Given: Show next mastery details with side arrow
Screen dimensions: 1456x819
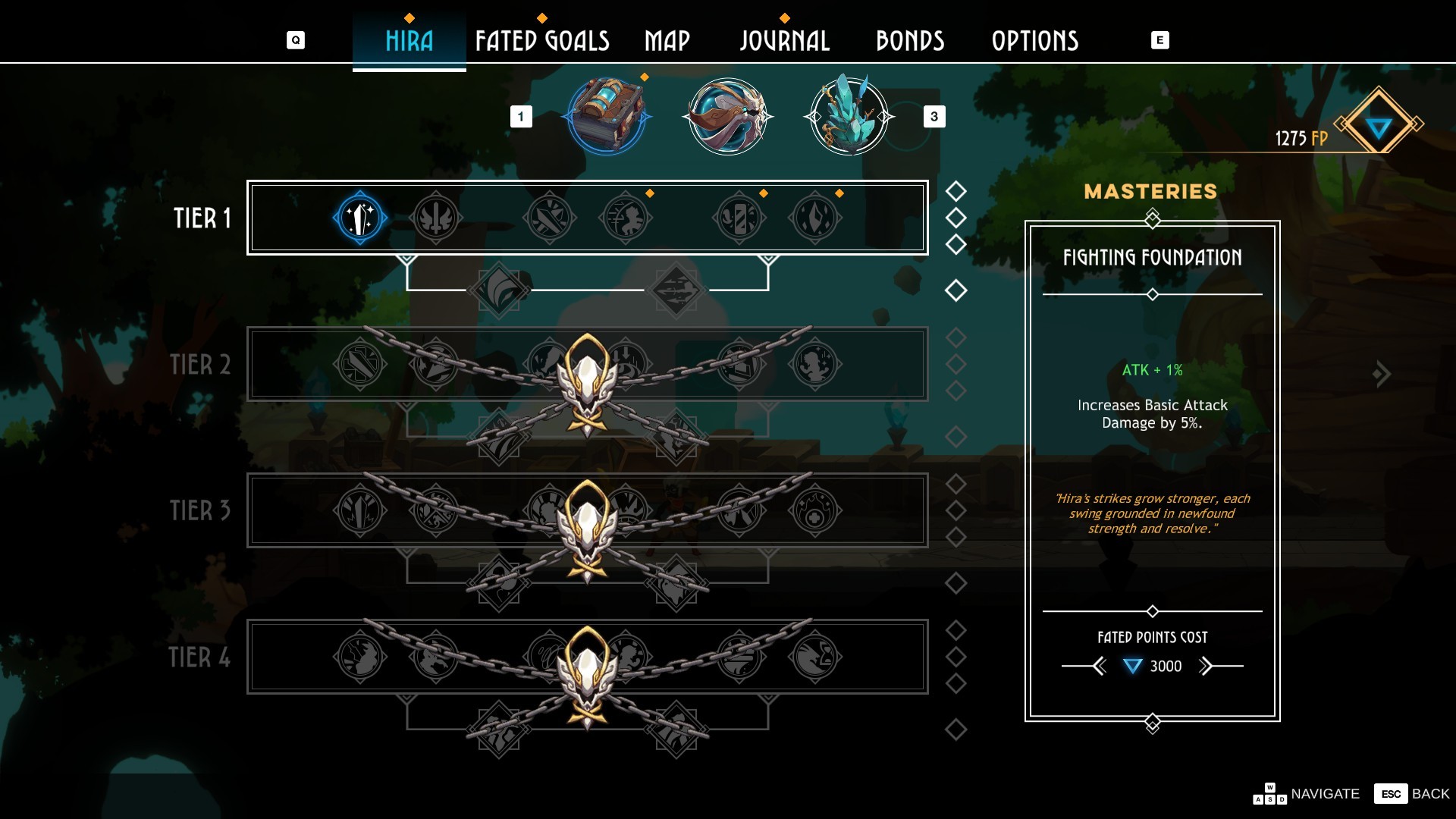Looking at the screenshot, I should (x=1382, y=374).
